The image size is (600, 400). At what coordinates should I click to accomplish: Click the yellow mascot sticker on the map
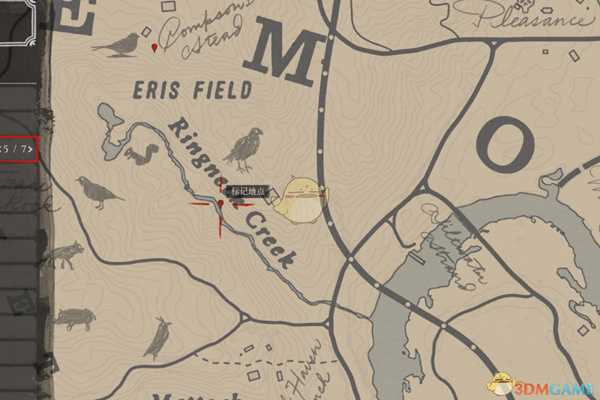pos(299,200)
